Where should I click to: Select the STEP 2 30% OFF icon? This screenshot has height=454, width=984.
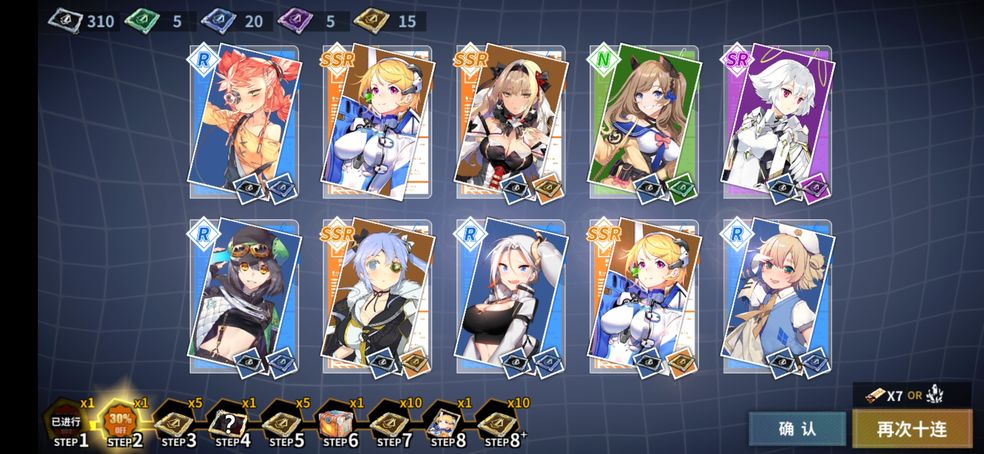(123, 420)
